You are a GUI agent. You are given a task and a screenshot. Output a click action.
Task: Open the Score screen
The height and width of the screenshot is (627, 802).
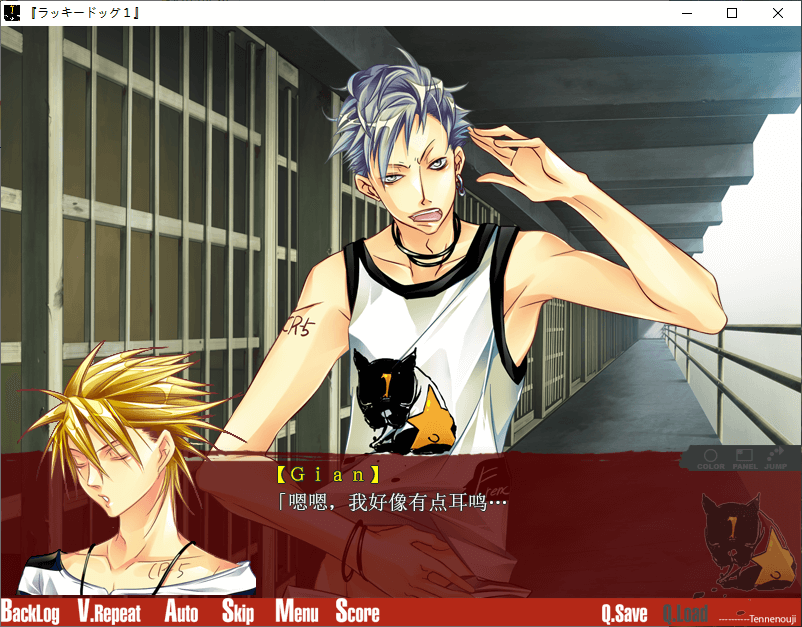pos(357,613)
